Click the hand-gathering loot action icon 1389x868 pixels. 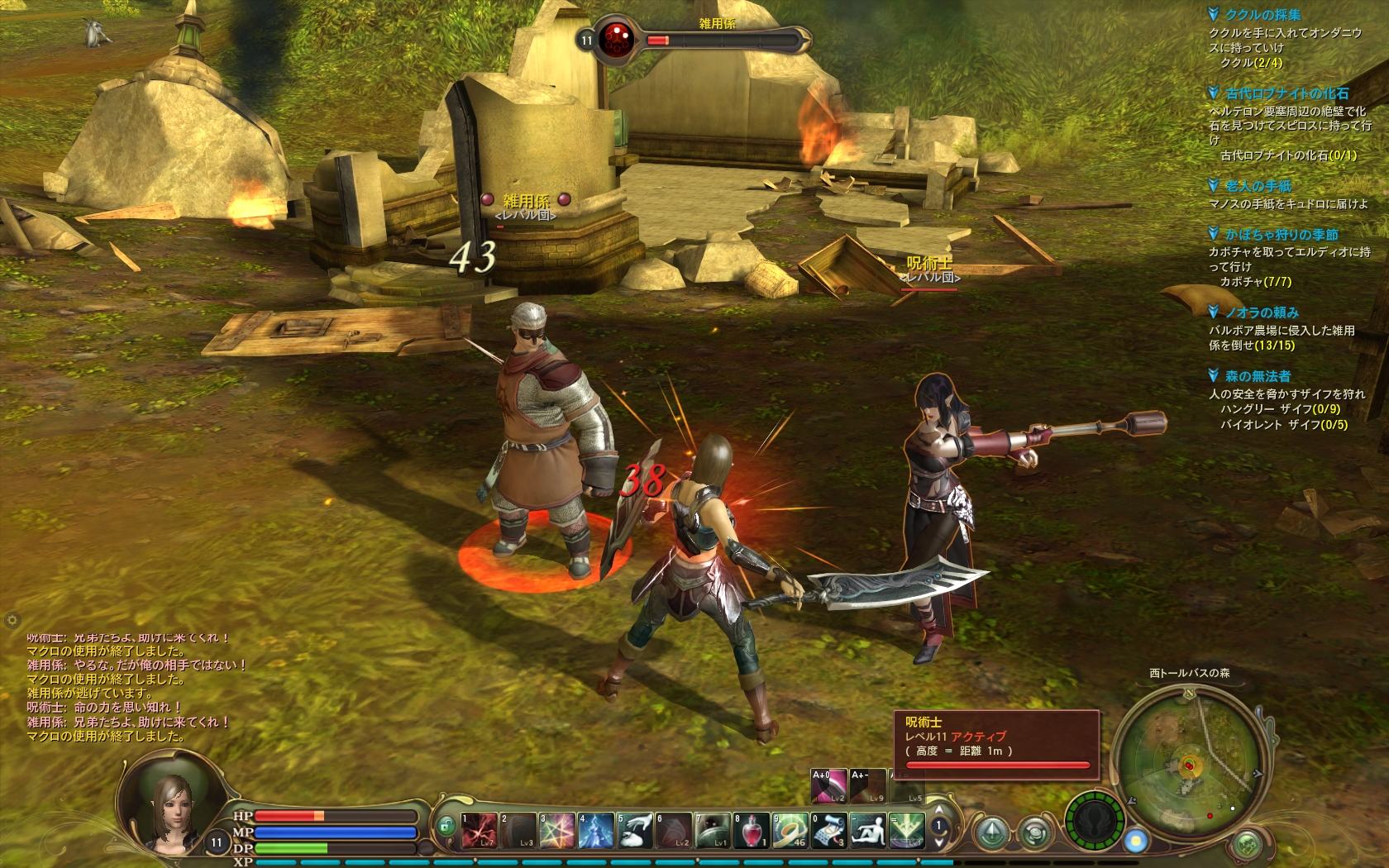[635, 830]
